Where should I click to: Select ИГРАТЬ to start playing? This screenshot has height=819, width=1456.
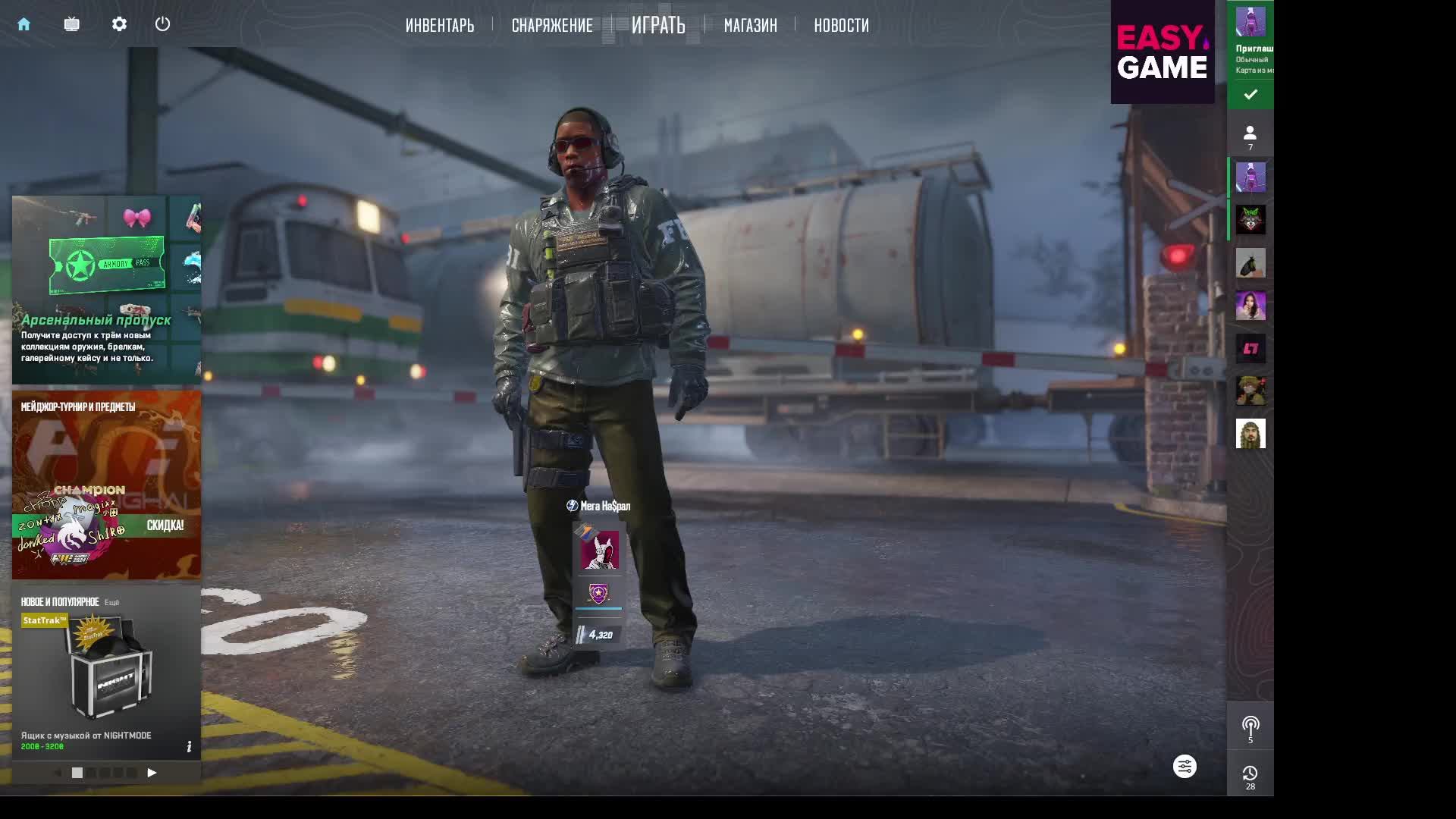[x=658, y=25]
